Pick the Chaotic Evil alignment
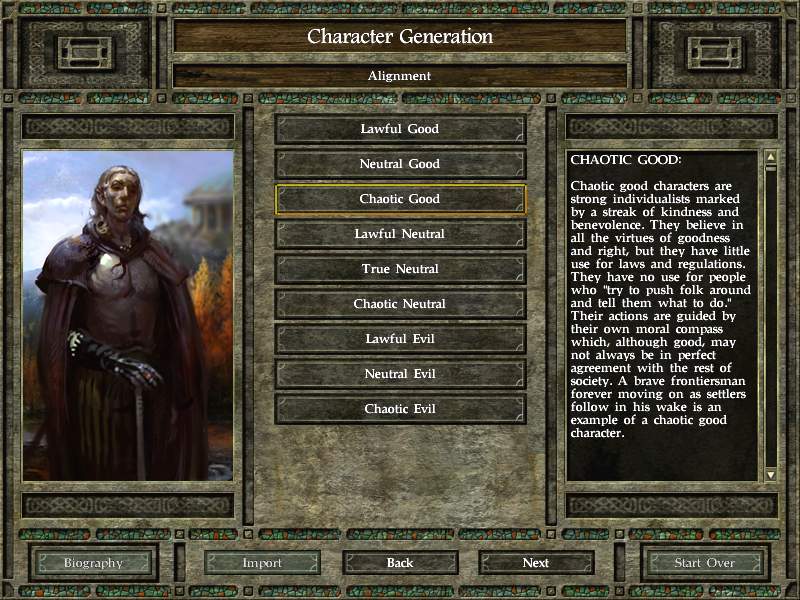The height and width of the screenshot is (600, 800). click(400, 409)
